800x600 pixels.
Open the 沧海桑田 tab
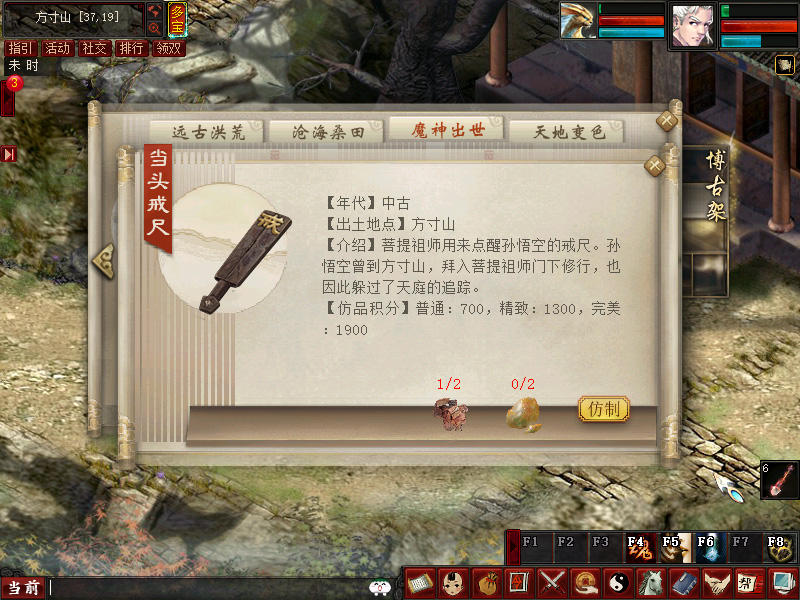pyautogui.click(x=324, y=132)
